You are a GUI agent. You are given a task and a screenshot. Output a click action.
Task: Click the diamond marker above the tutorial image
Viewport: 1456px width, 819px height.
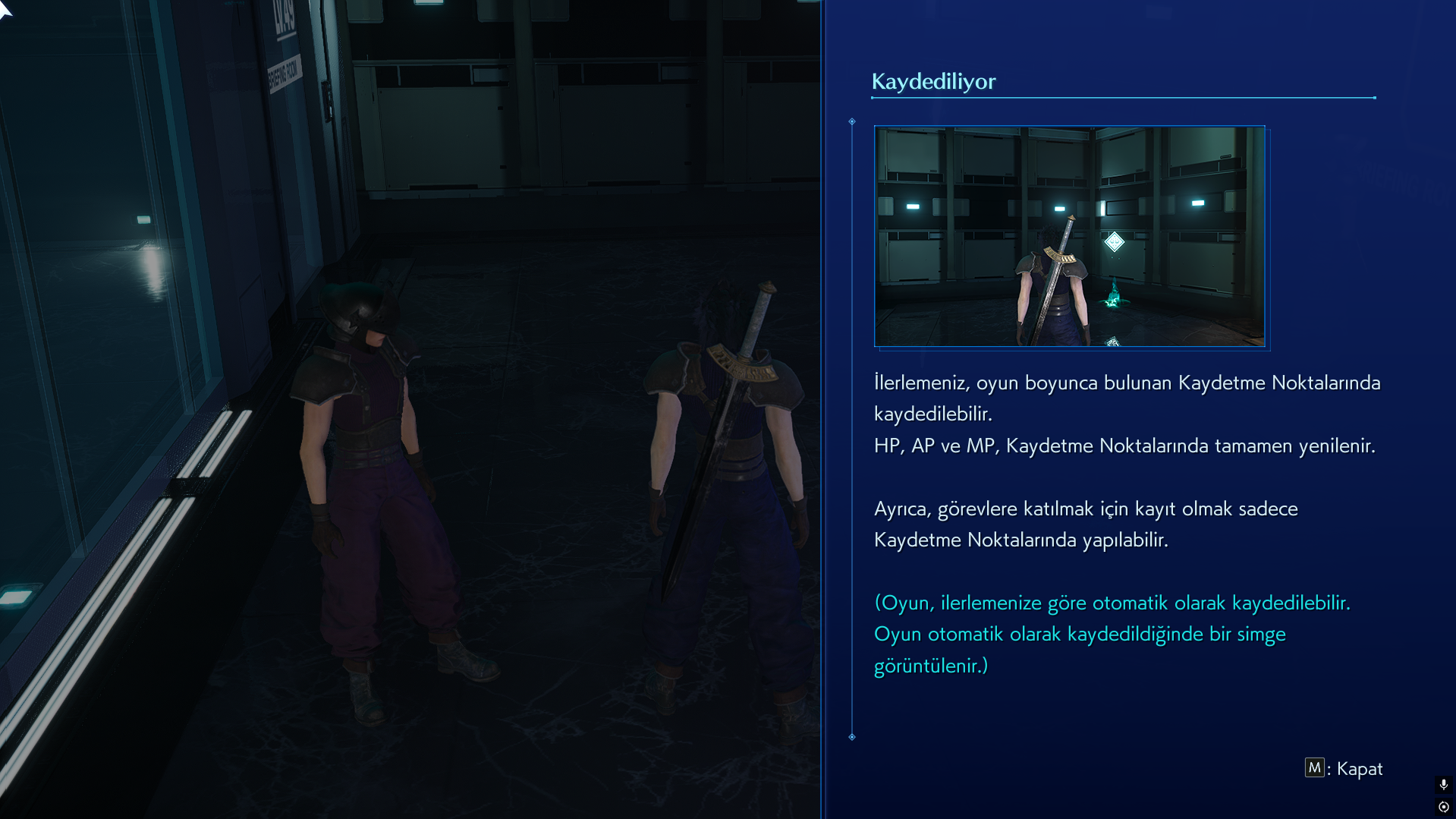click(853, 120)
